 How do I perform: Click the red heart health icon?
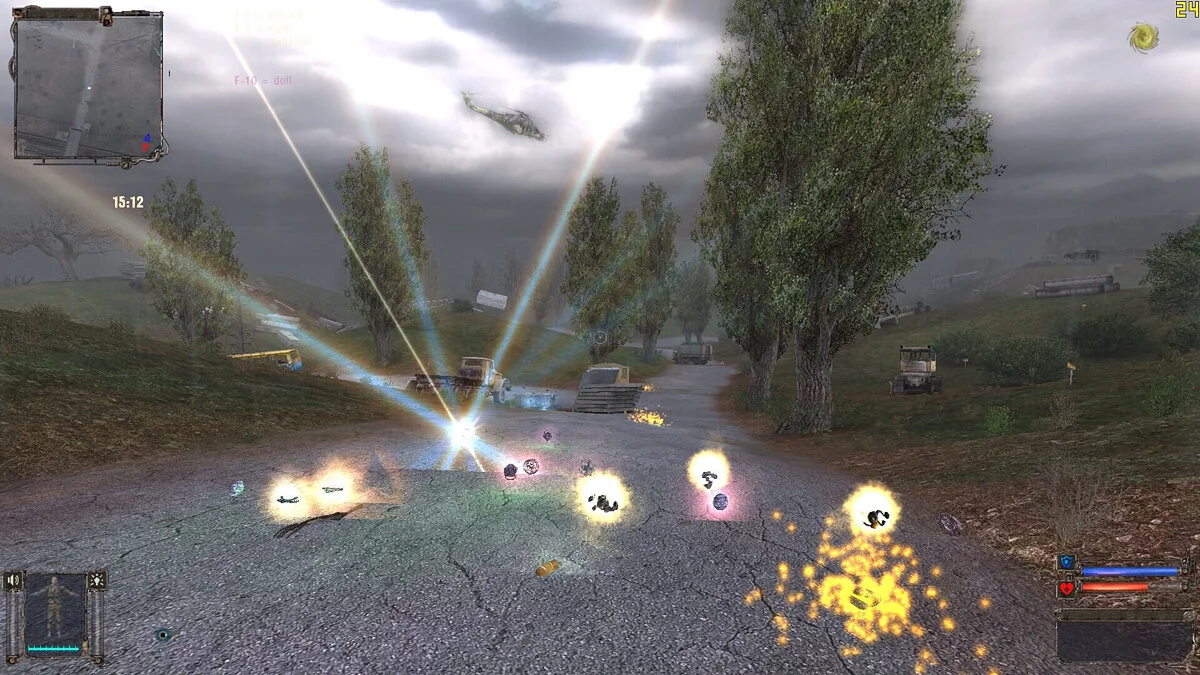[1066, 587]
